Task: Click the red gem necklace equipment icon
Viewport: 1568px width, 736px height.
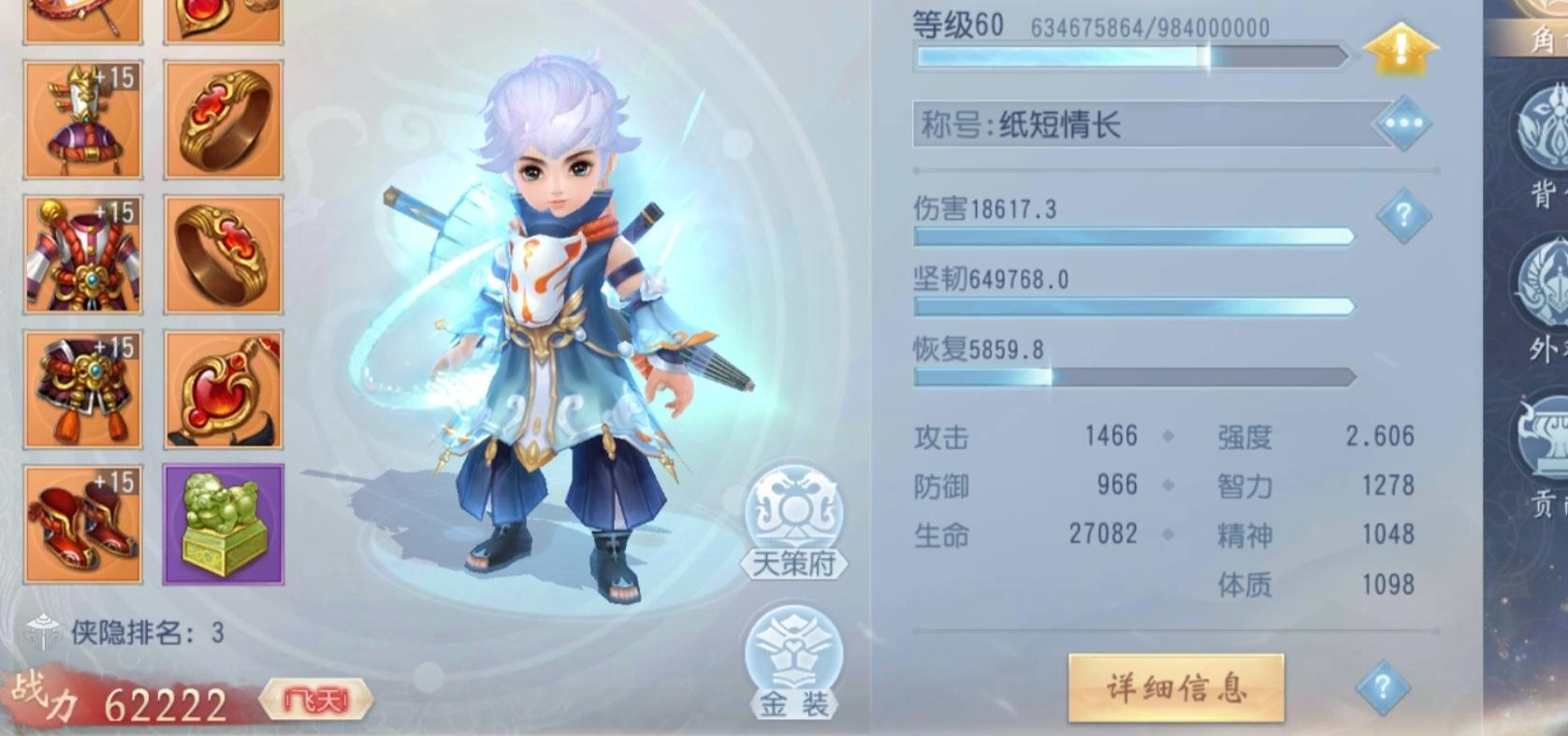Action: 223,388
